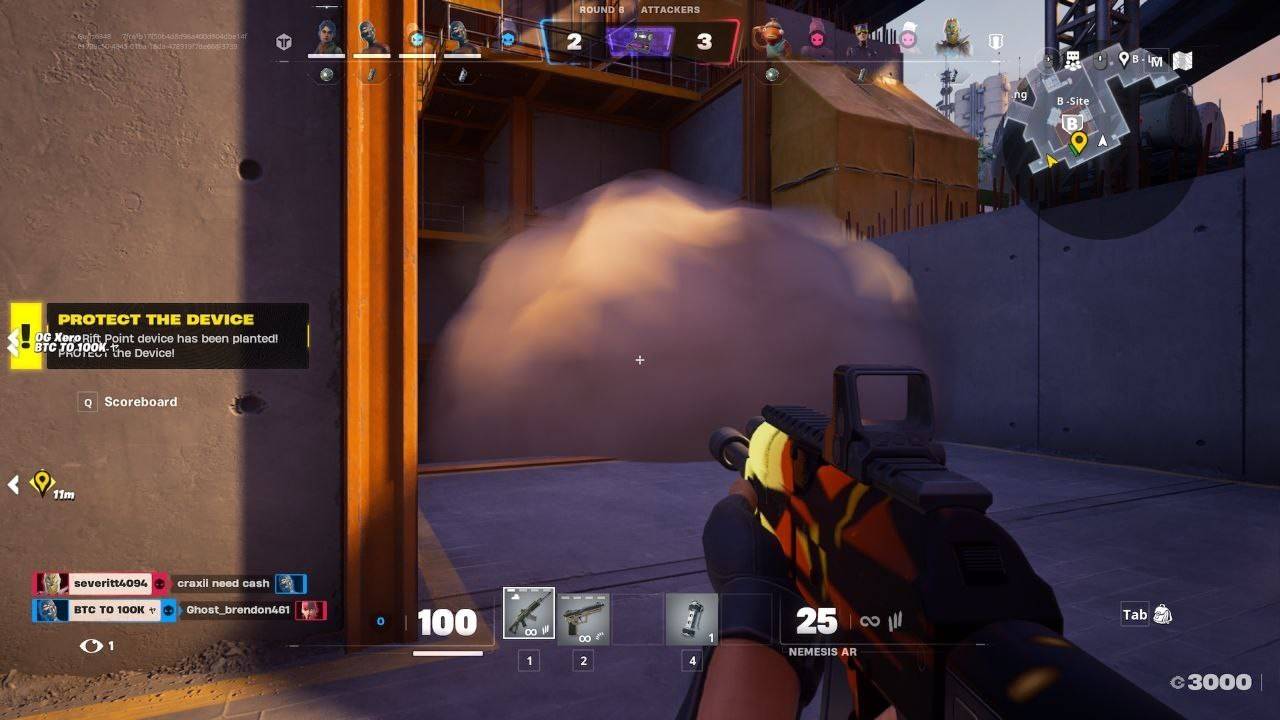
Task: Click the map icon on the minimap
Action: (x=1183, y=60)
